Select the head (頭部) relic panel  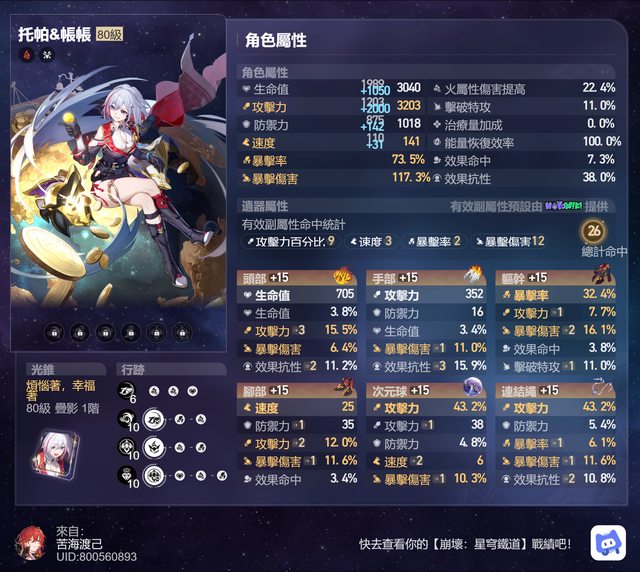[x=297, y=320]
